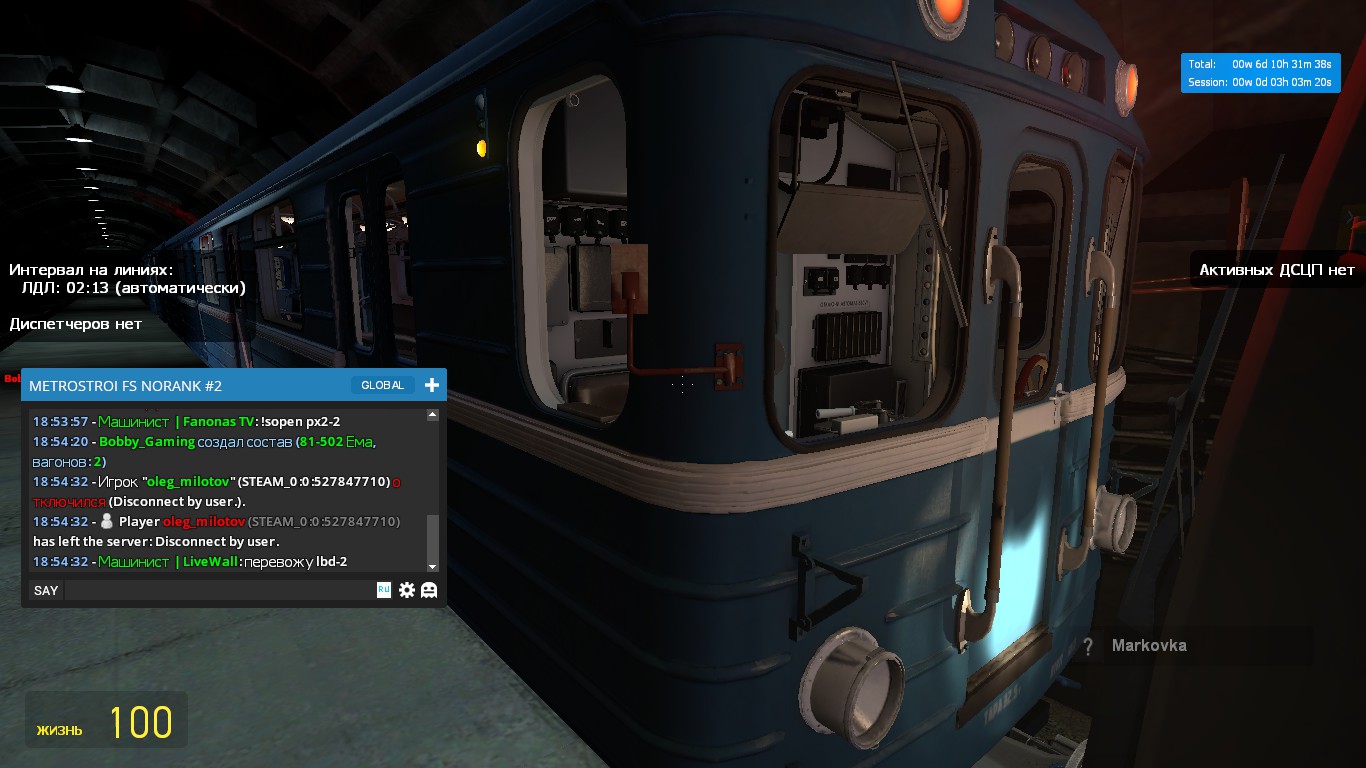Toggle the SAY chat mode button

pos(46,590)
